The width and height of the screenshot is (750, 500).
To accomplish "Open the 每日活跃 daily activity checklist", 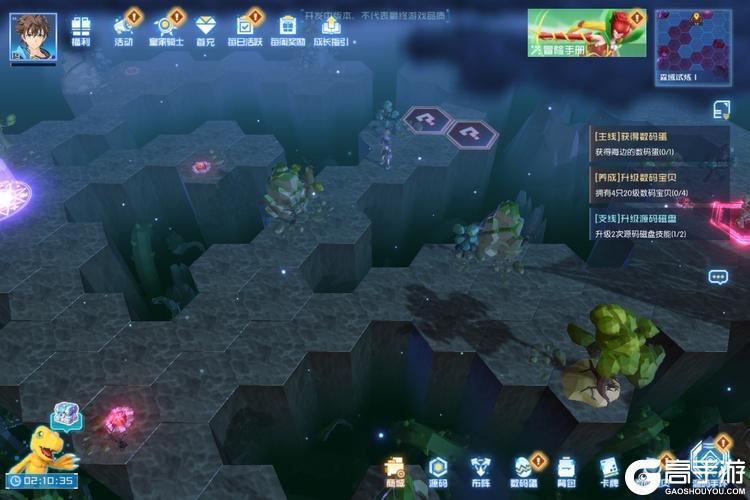I will 246,30.
